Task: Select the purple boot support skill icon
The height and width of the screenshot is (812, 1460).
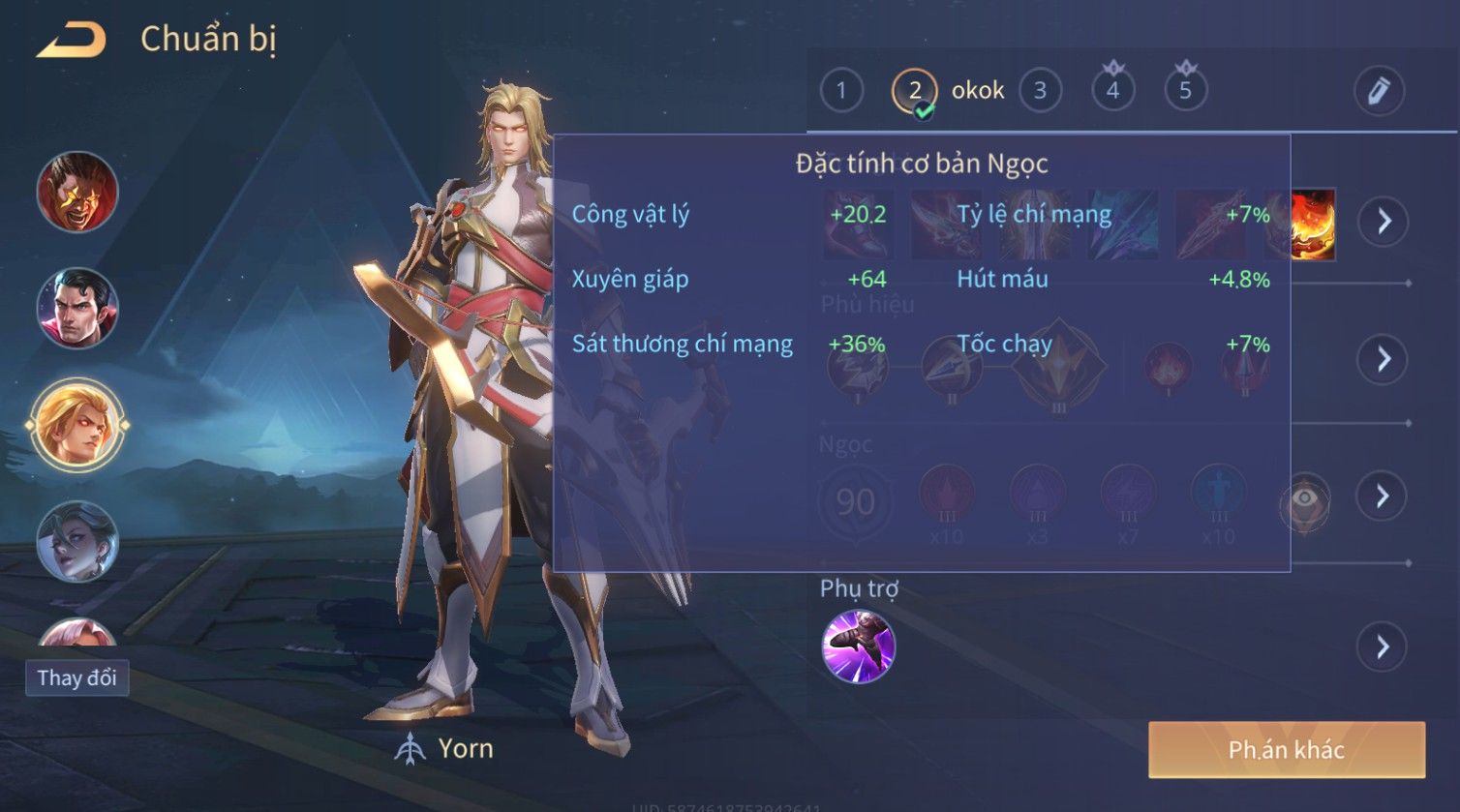Action: click(858, 647)
